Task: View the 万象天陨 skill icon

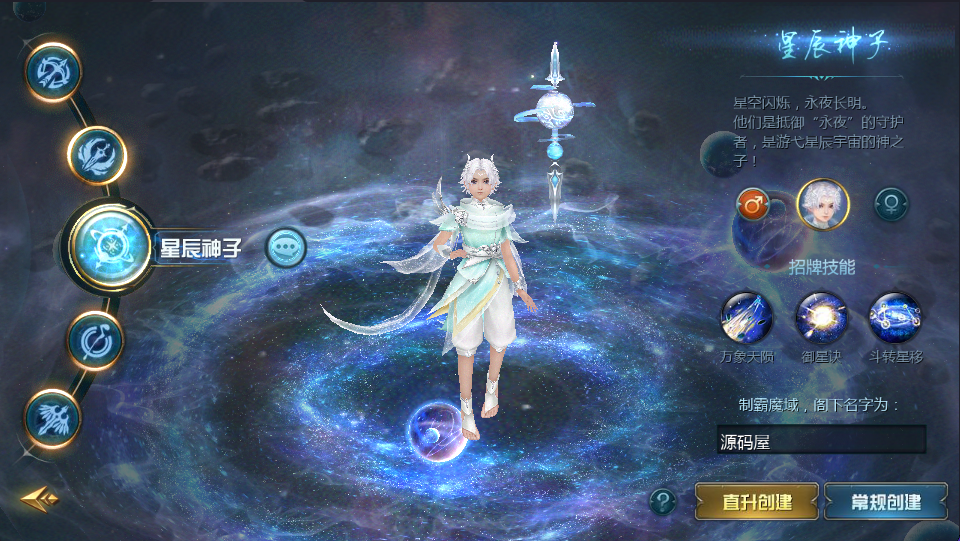Action: click(x=747, y=318)
